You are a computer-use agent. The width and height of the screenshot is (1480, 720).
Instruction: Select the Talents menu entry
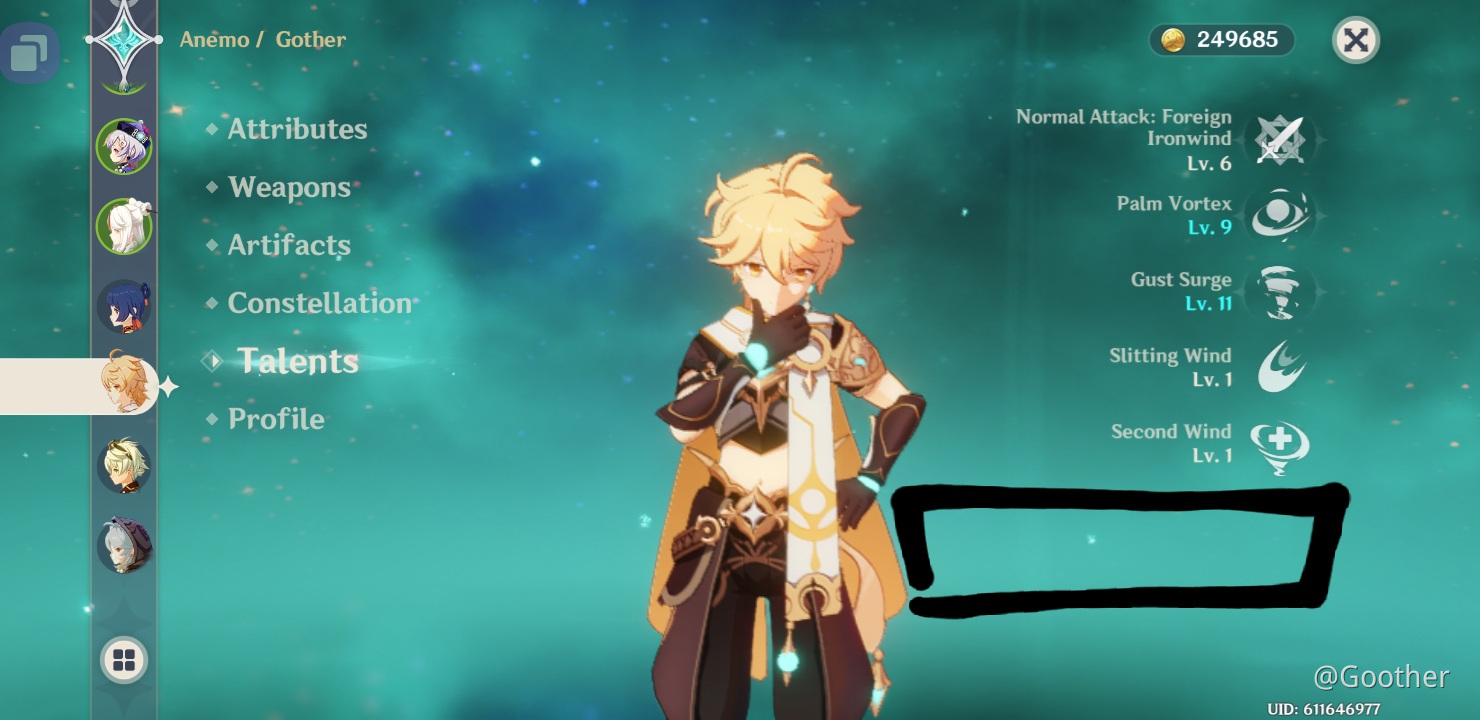pos(297,361)
